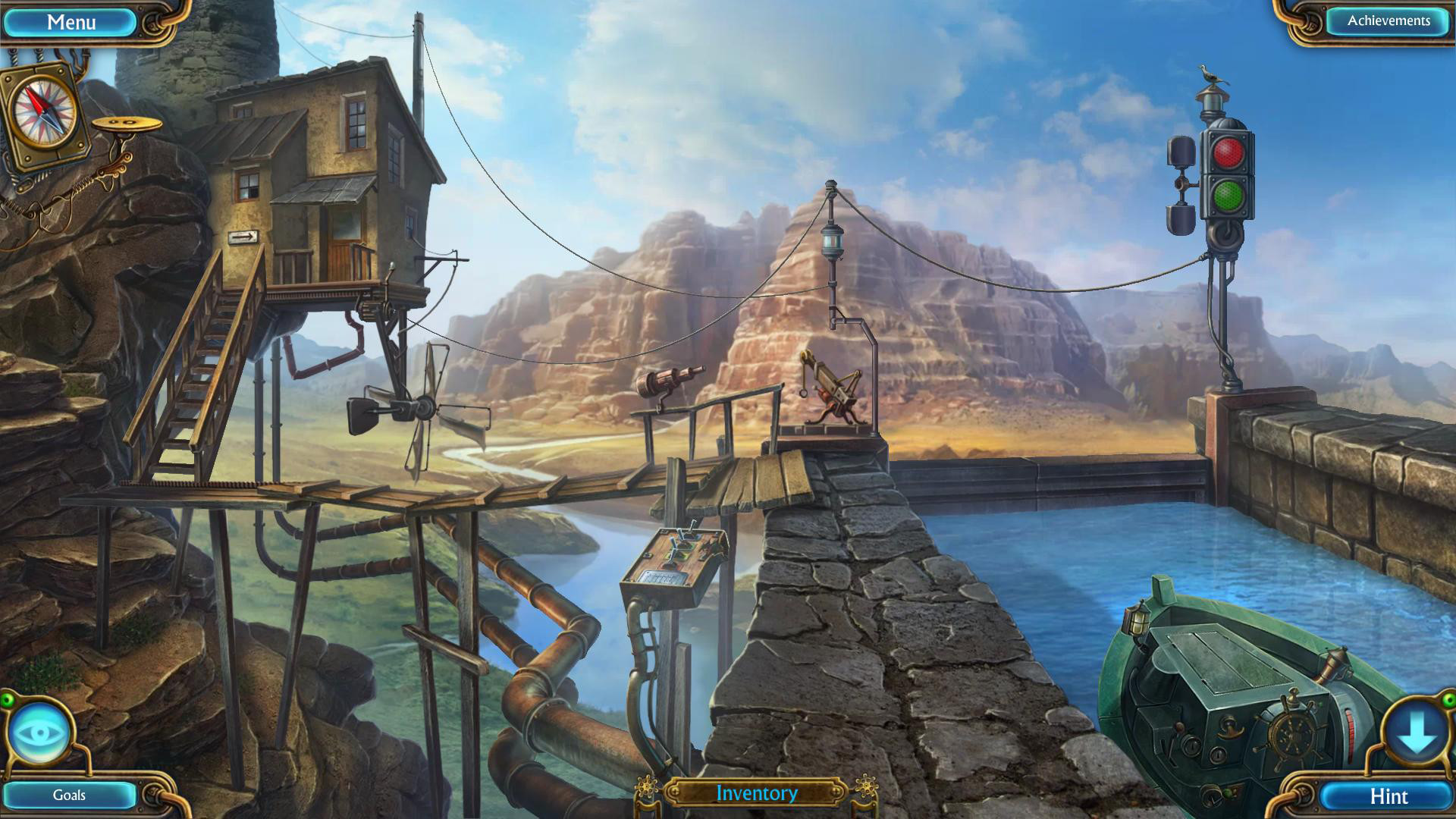Switch to the Inventory tab
Viewport: 1456px width, 819px height.
point(756,793)
